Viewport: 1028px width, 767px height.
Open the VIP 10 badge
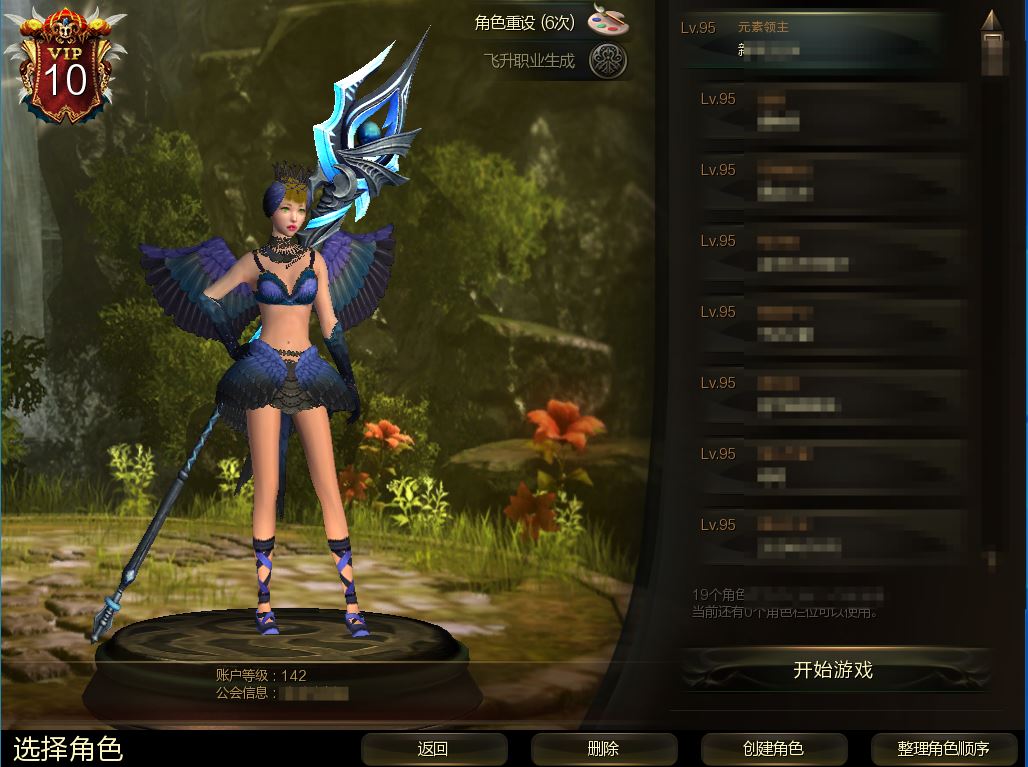click(65, 67)
